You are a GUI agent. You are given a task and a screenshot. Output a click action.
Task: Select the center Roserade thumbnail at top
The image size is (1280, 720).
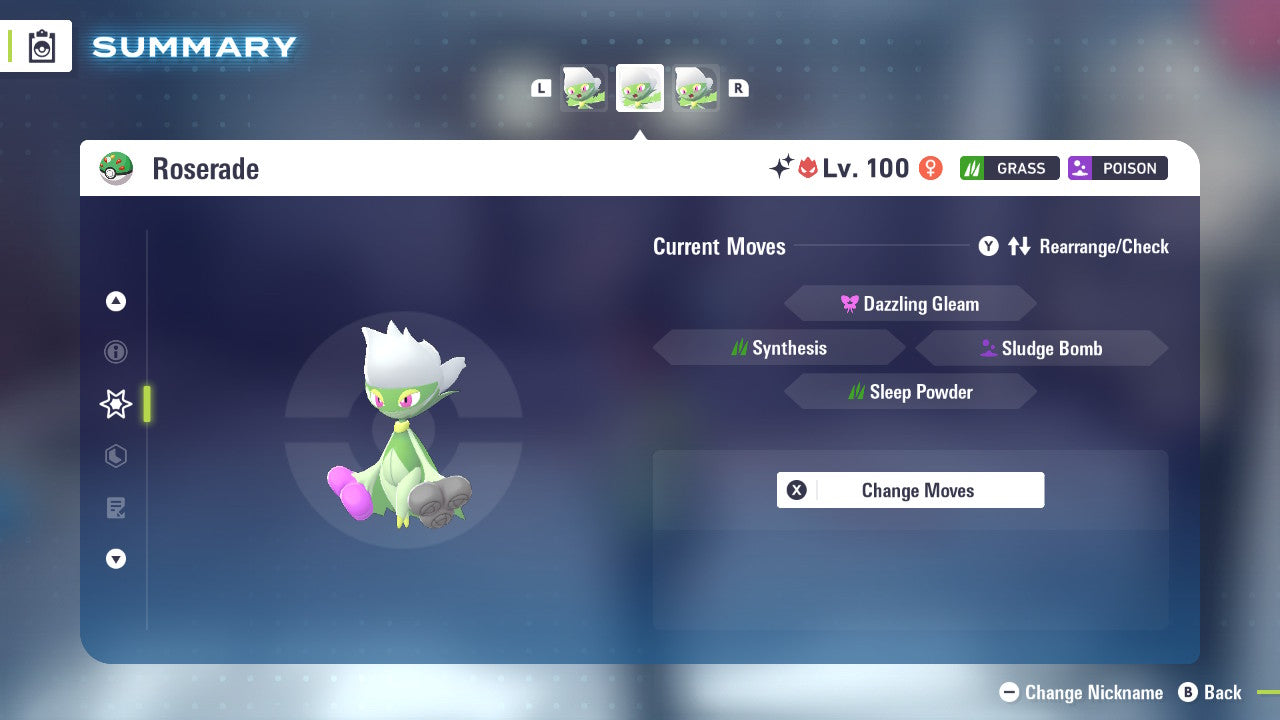click(x=639, y=87)
